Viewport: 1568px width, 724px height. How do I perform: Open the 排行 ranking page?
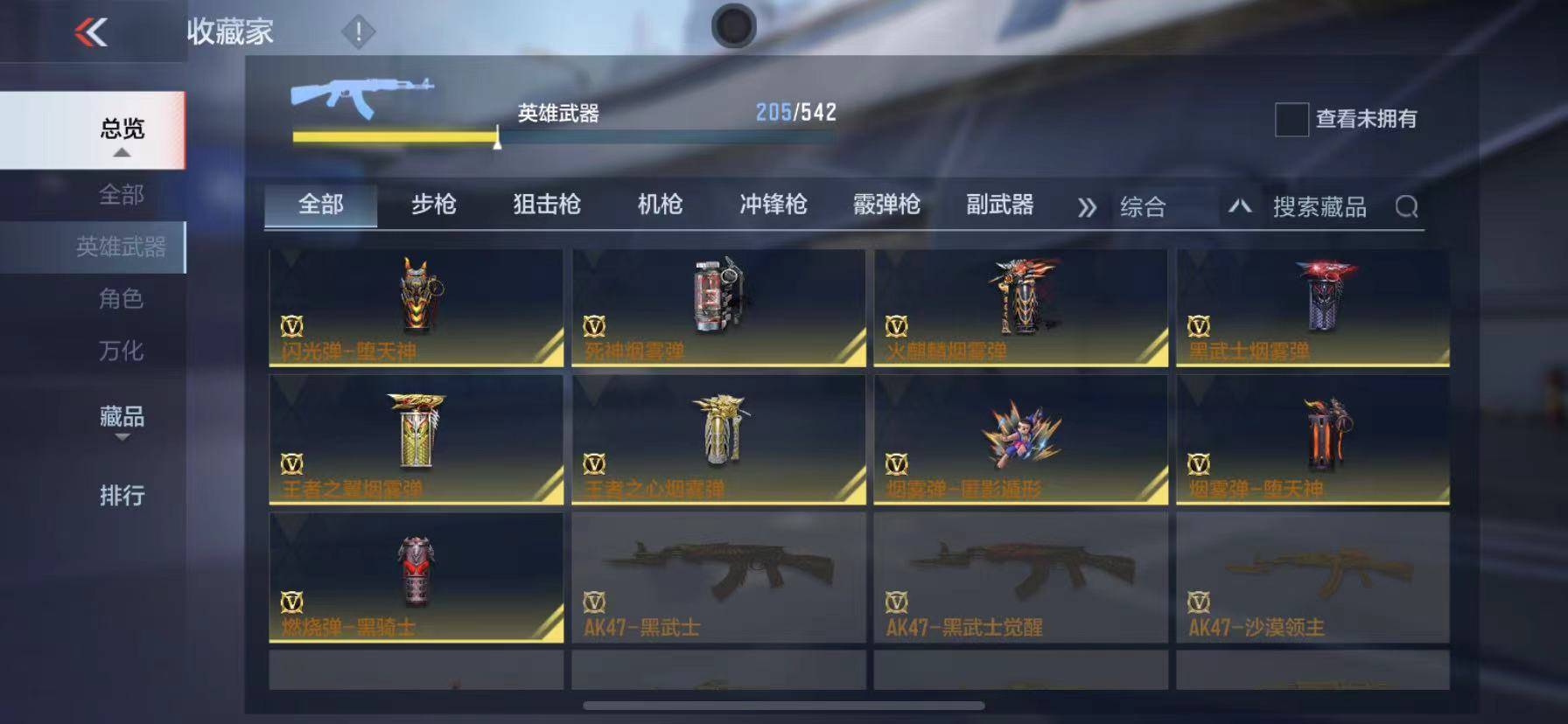[x=120, y=495]
